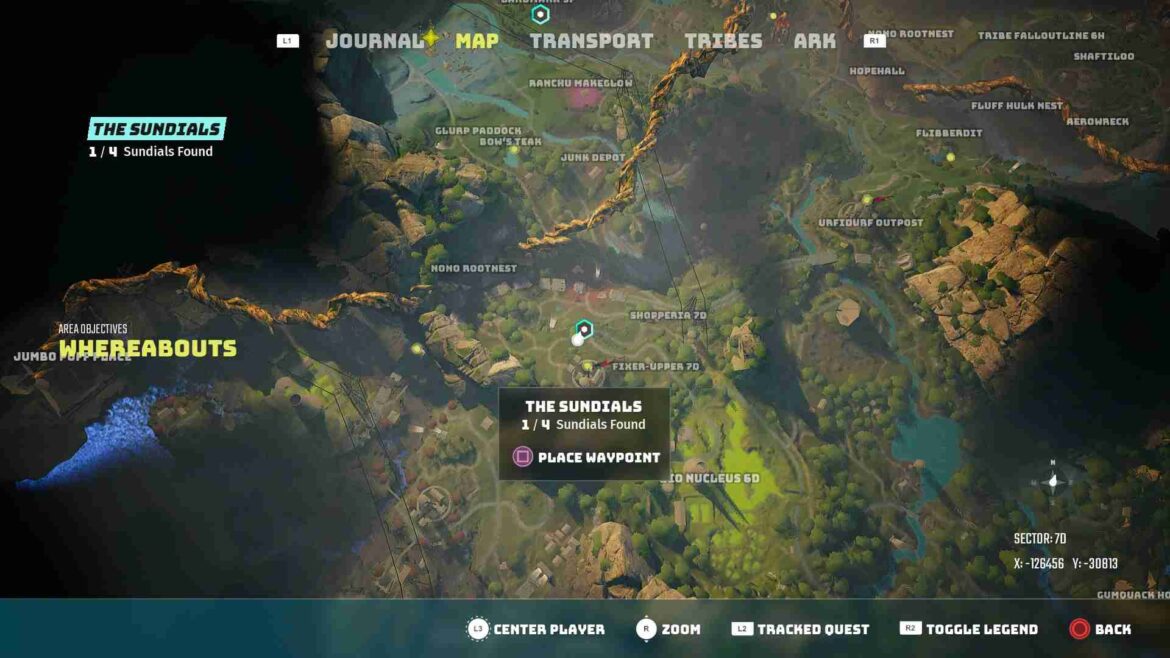The width and height of the screenshot is (1170, 658).
Task: Switch to the Tribes tab
Action: pos(723,41)
